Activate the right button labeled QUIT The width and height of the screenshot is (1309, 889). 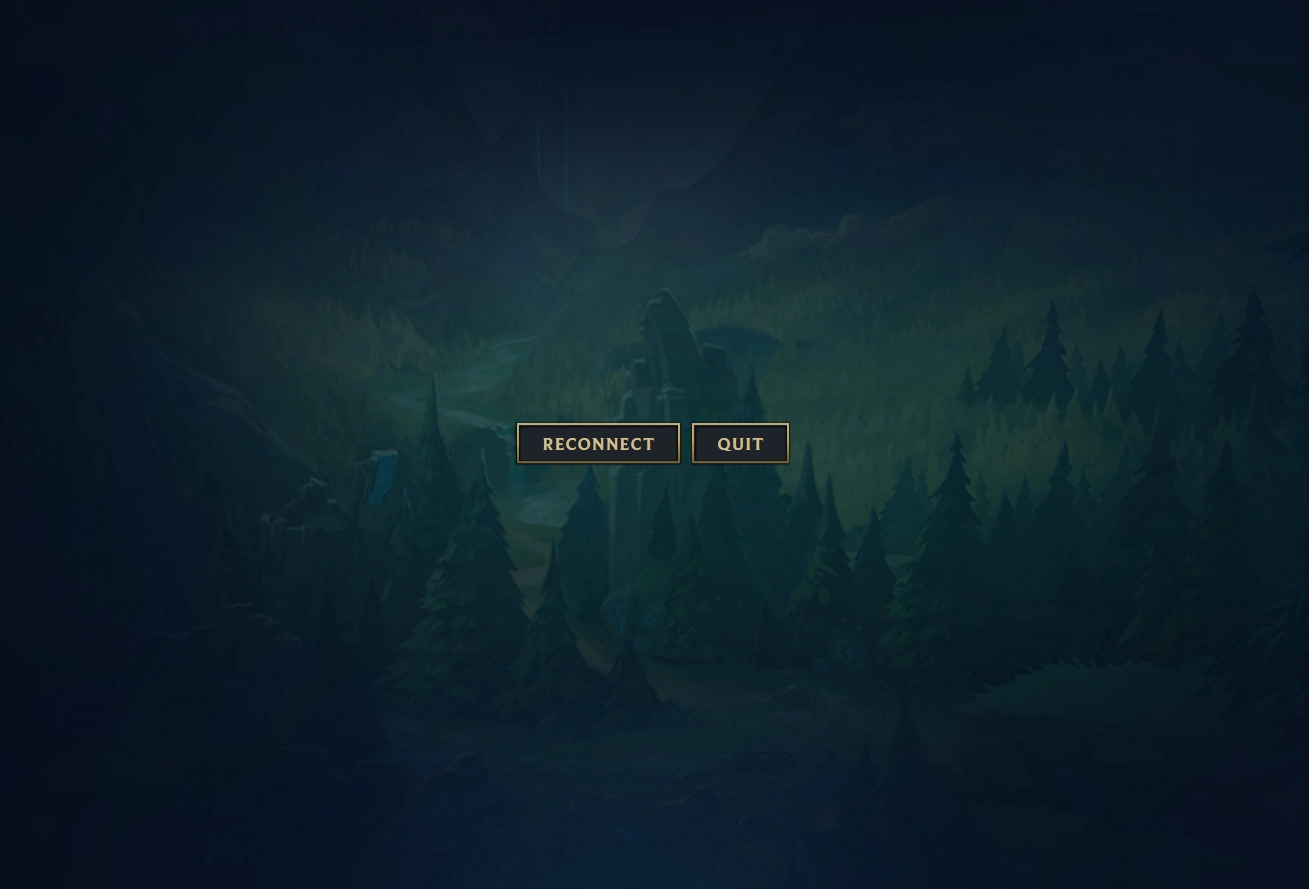pyautogui.click(x=740, y=443)
